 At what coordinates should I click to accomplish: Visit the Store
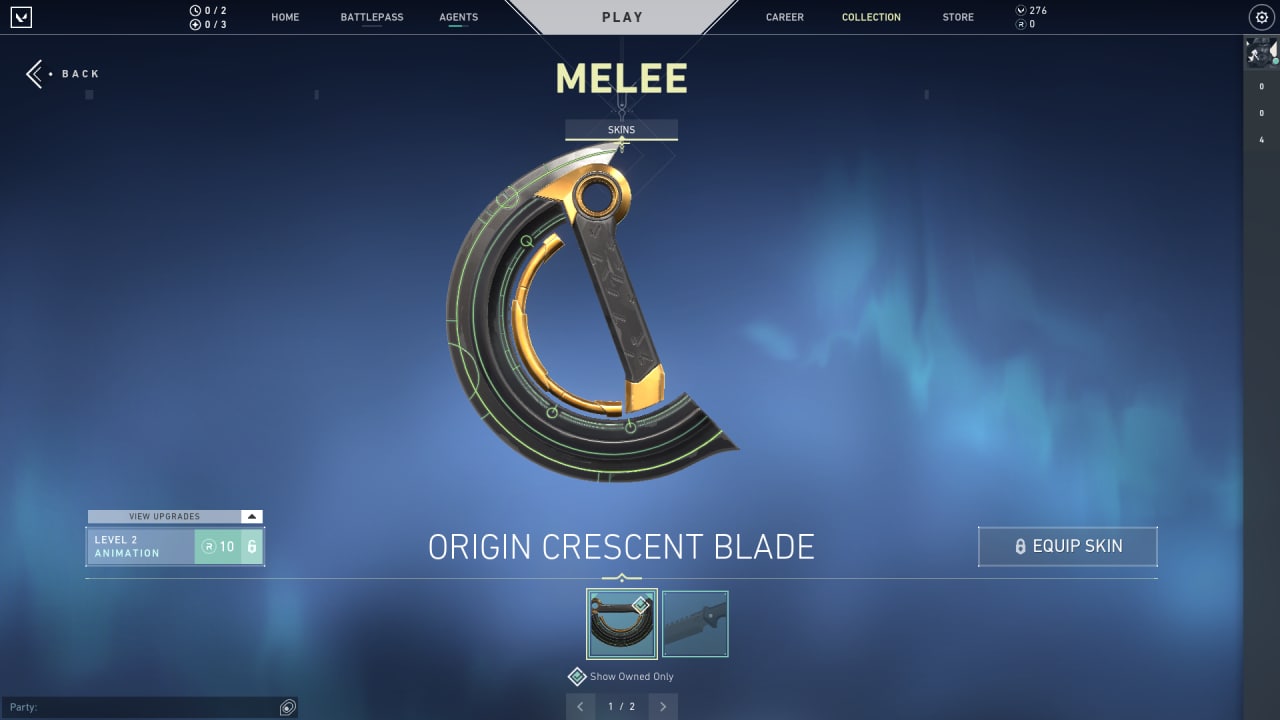[x=958, y=17]
